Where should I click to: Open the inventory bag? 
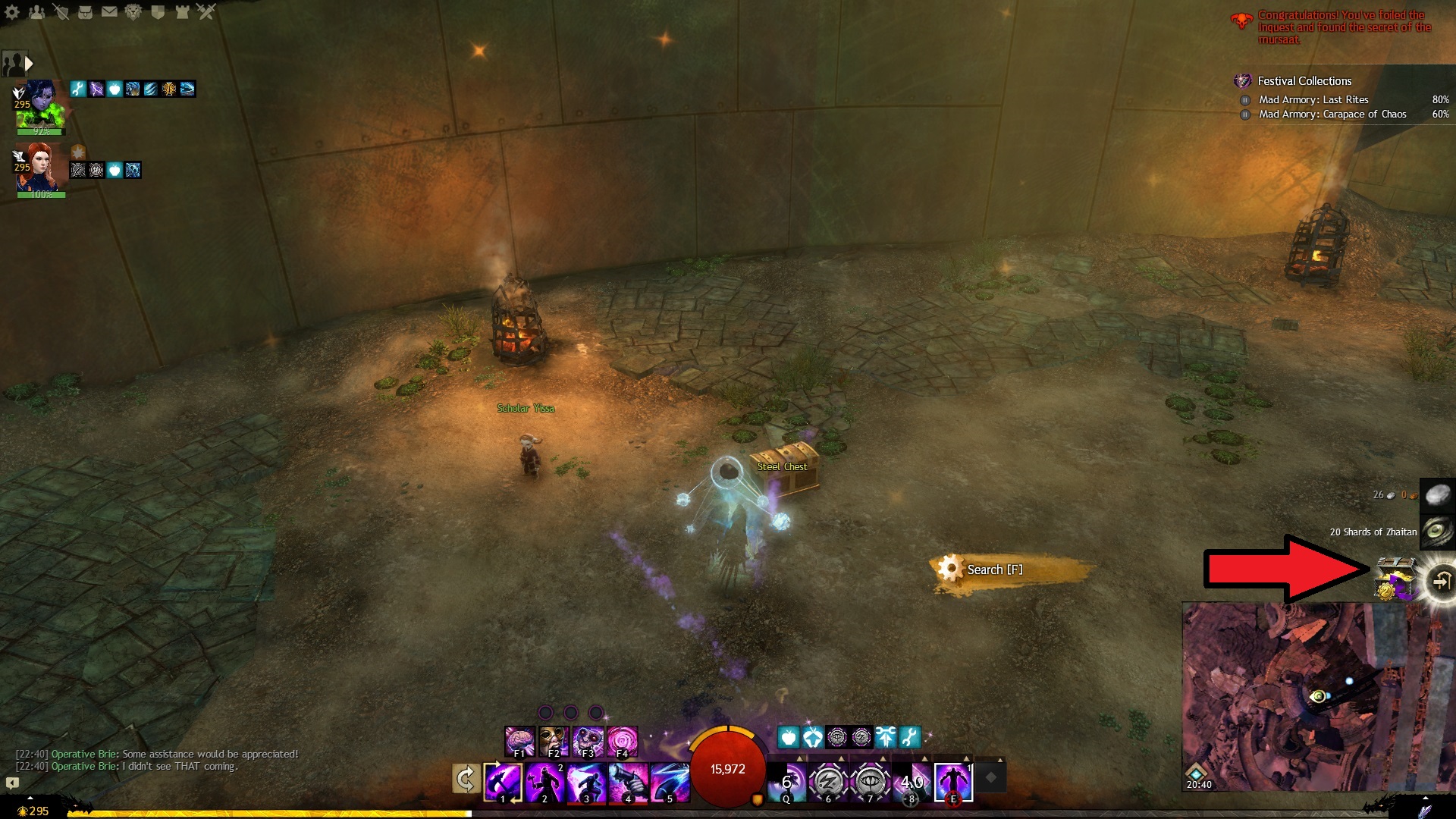coord(86,11)
